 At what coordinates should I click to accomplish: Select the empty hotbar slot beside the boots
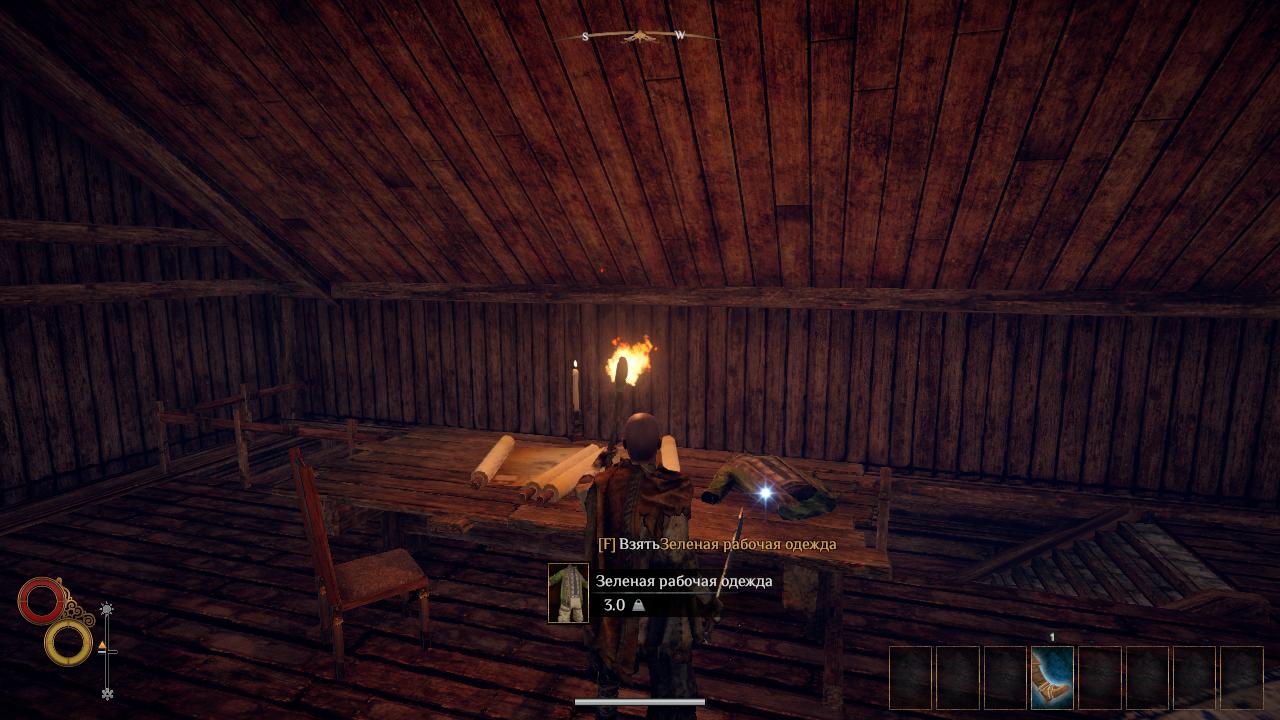click(1097, 673)
